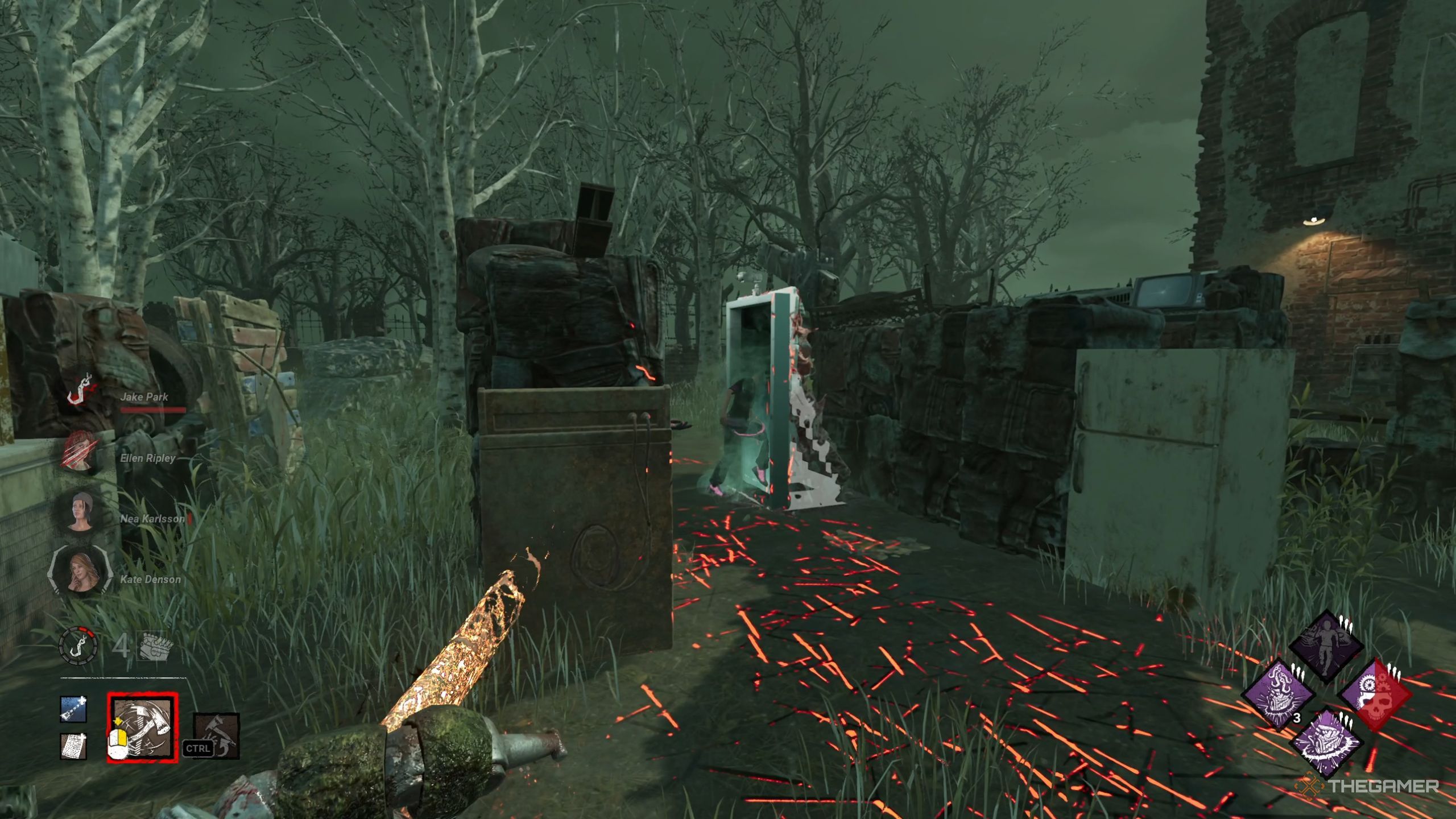Click the blue add-on slot icon
The height and width of the screenshot is (819, 1456).
[x=74, y=709]
